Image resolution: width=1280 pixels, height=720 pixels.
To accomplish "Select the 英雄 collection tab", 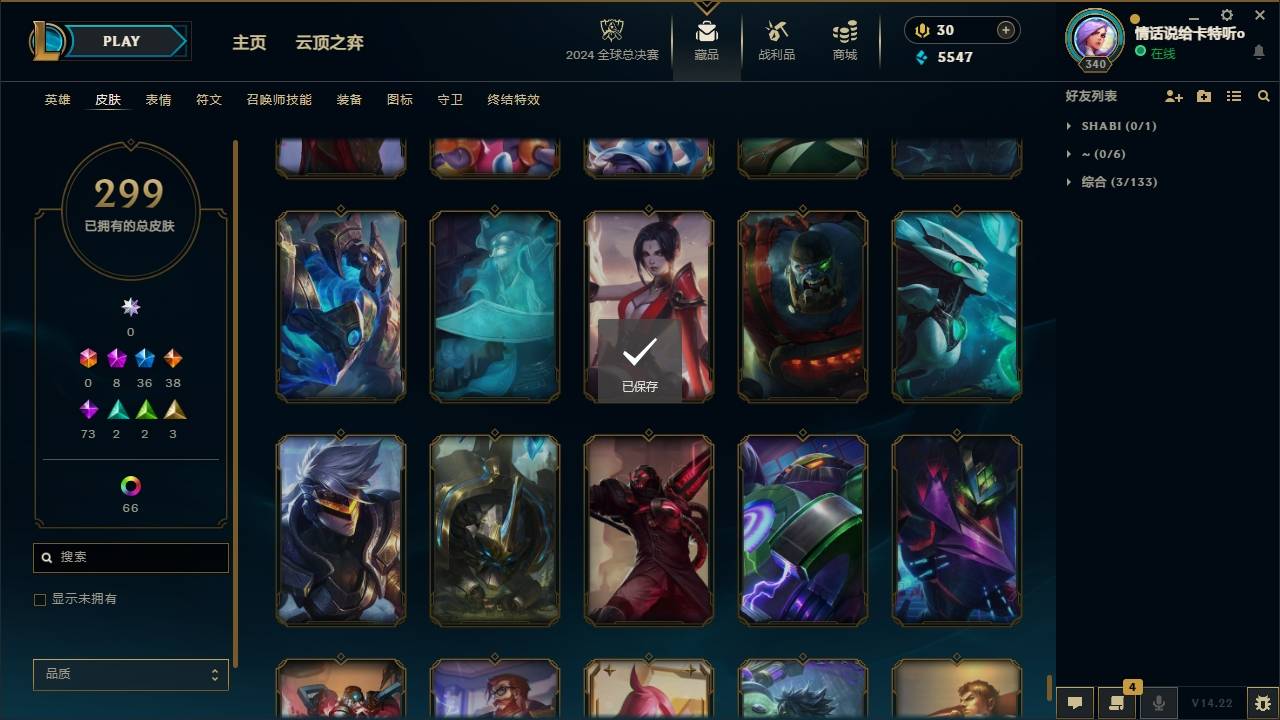I will click(57, 99).
